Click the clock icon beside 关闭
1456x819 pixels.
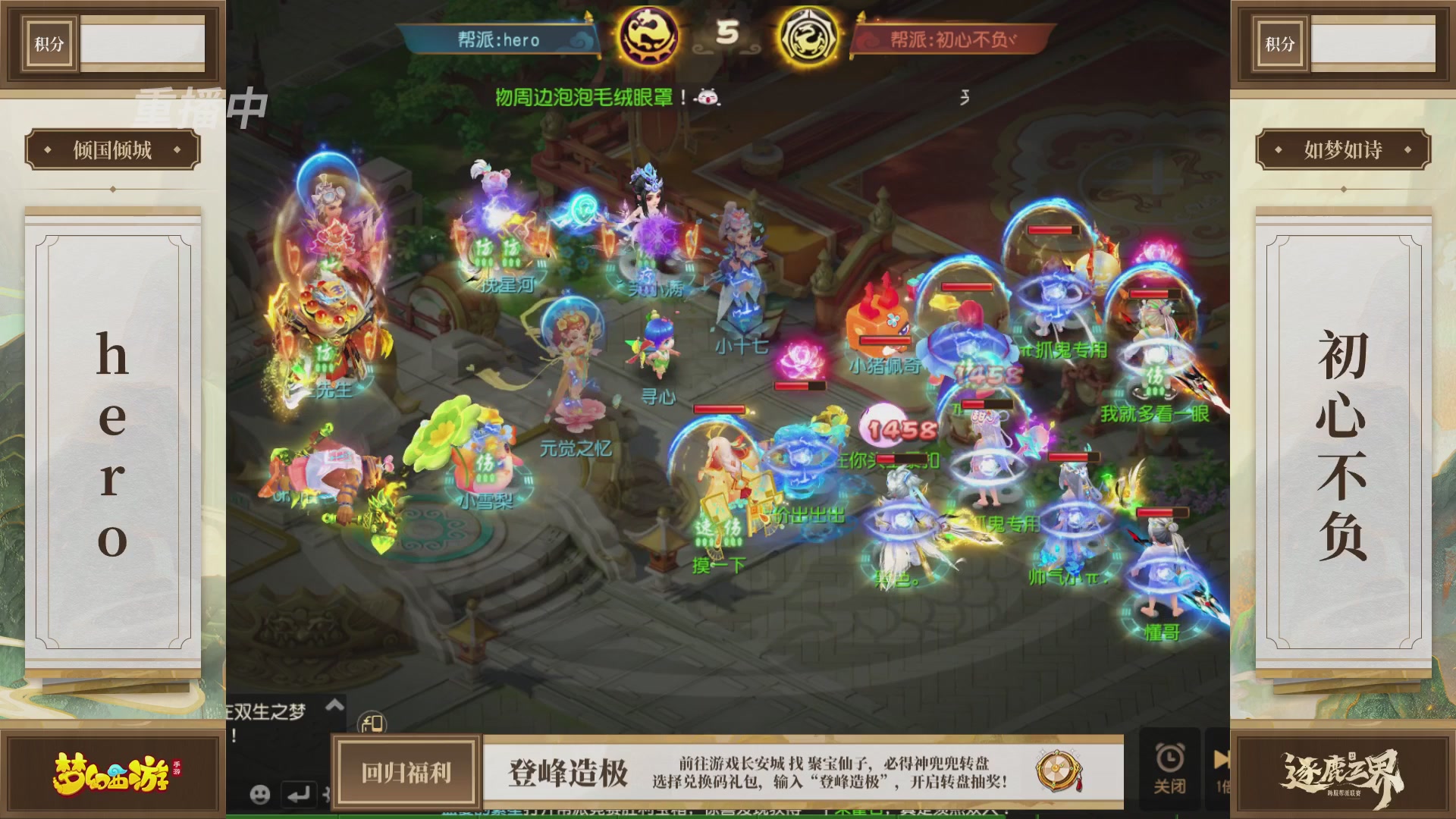(x=1169, y=757)
